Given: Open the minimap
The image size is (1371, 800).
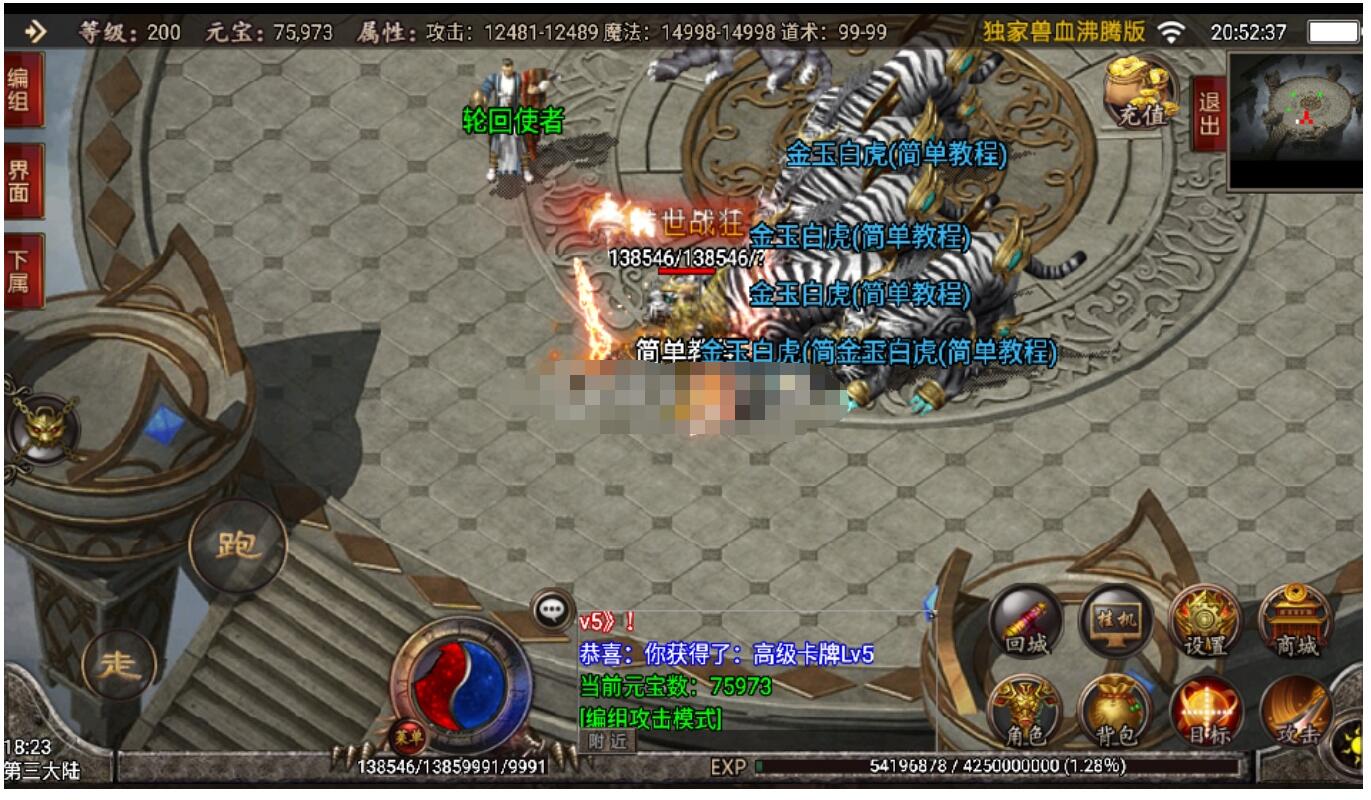Looking at the screenshot, I should [1298, 120].
